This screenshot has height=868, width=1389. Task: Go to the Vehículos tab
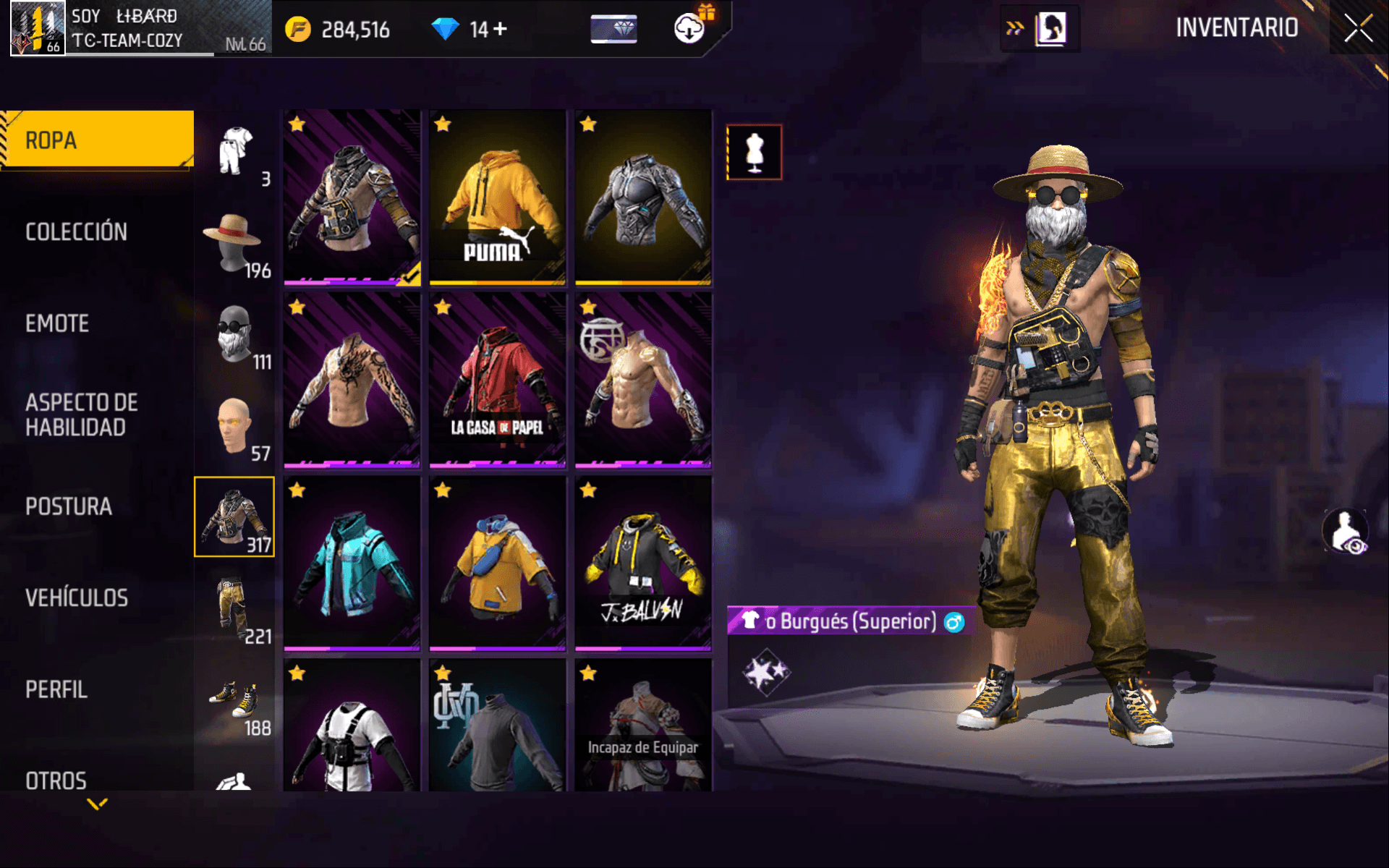[77, 598]
